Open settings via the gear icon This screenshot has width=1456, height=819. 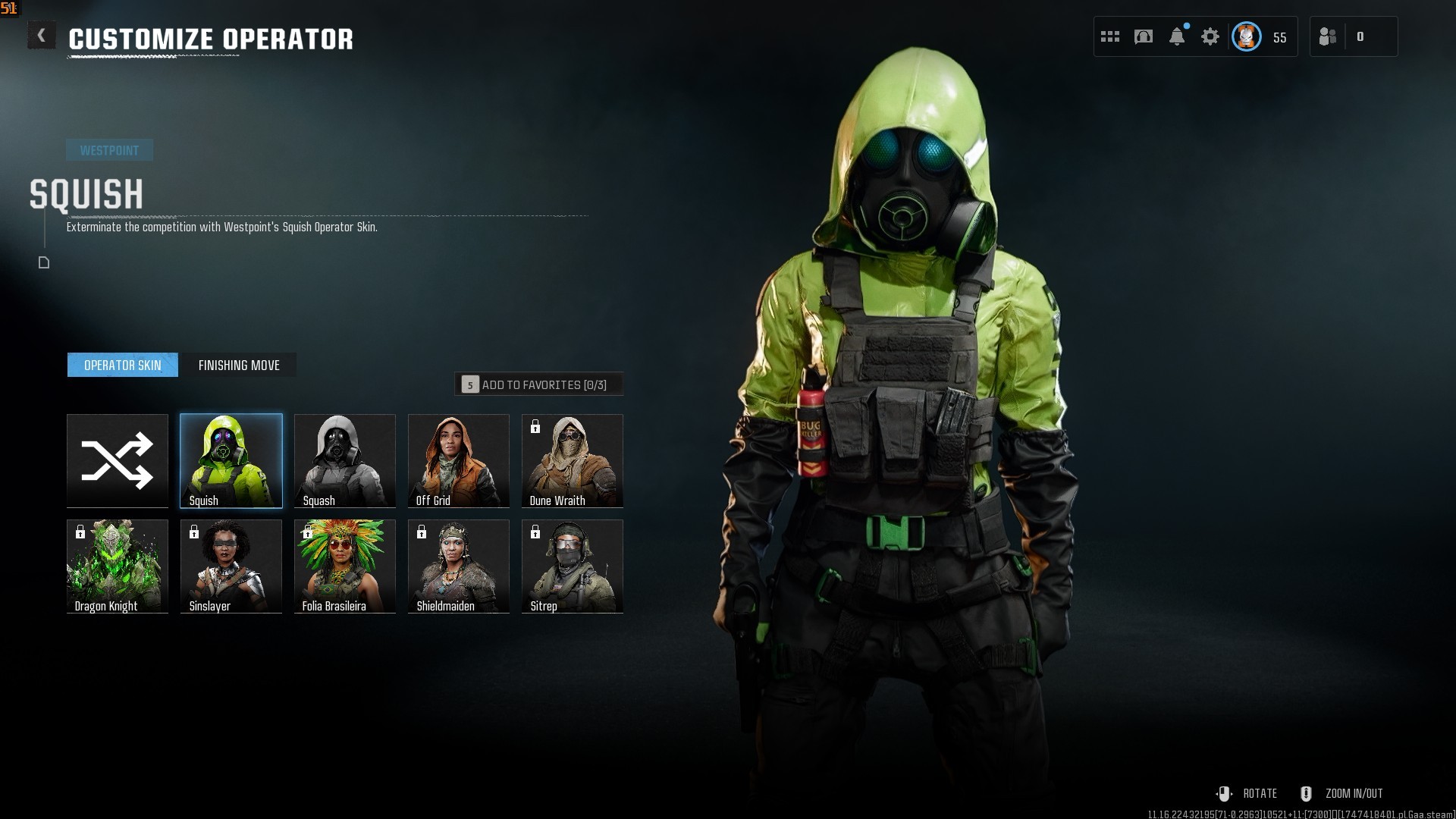point(1210,36)
